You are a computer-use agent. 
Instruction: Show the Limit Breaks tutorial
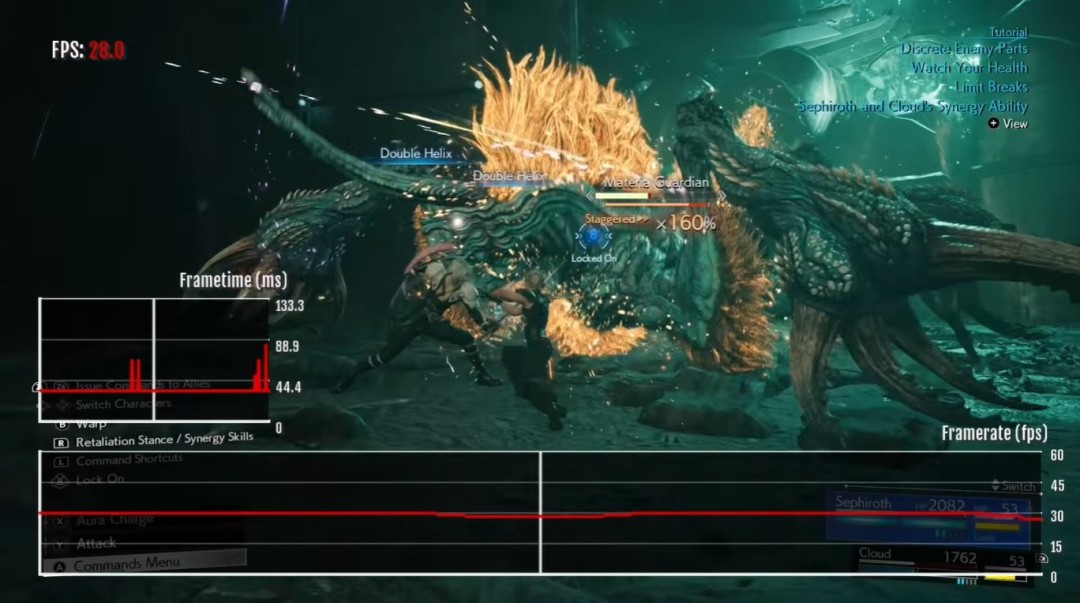point(991,87)
